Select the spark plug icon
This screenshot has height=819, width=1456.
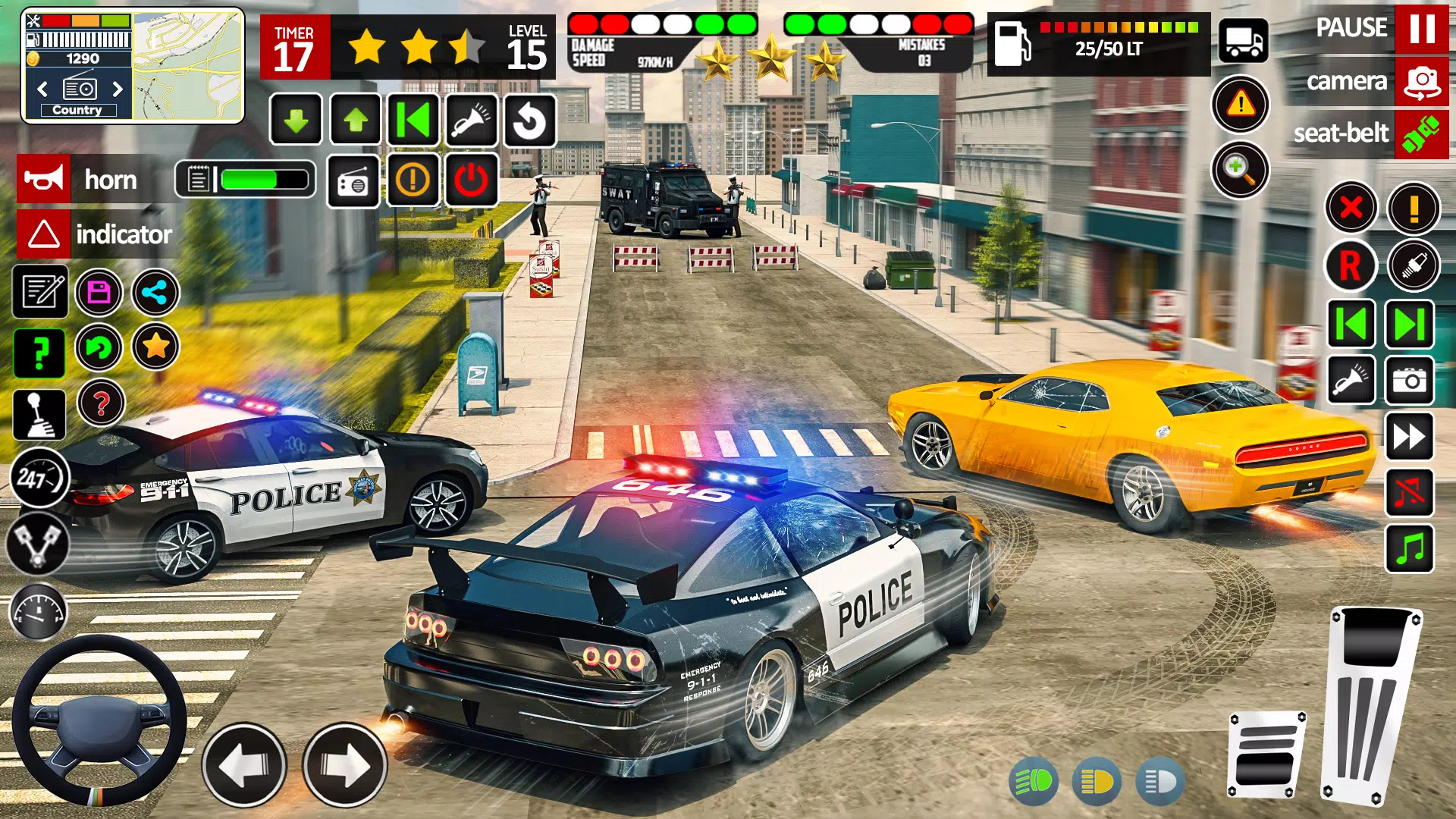pyautogui.click(x=1411, y=265)
